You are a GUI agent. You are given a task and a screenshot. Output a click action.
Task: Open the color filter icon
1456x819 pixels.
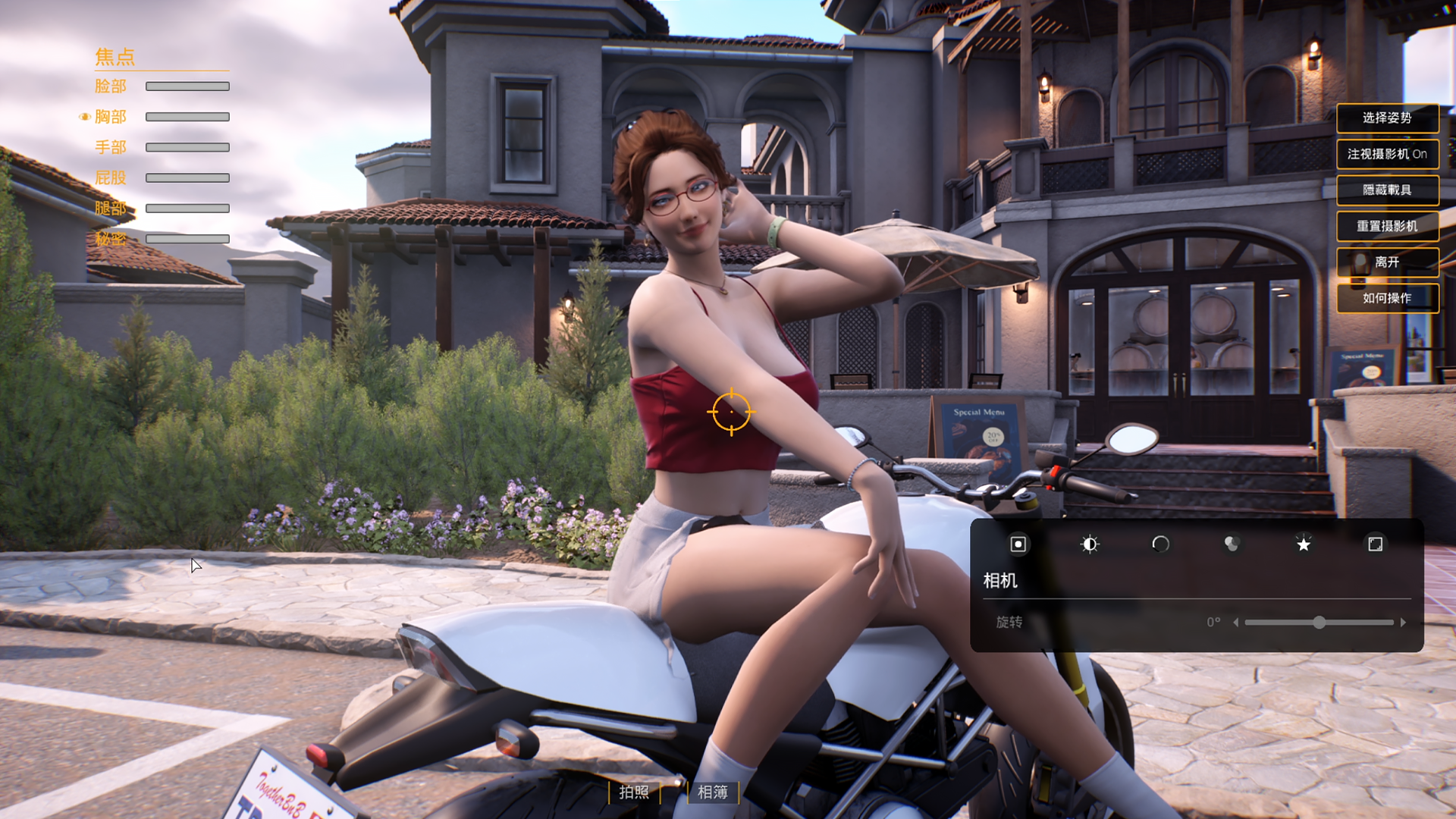coord(1232,544)
